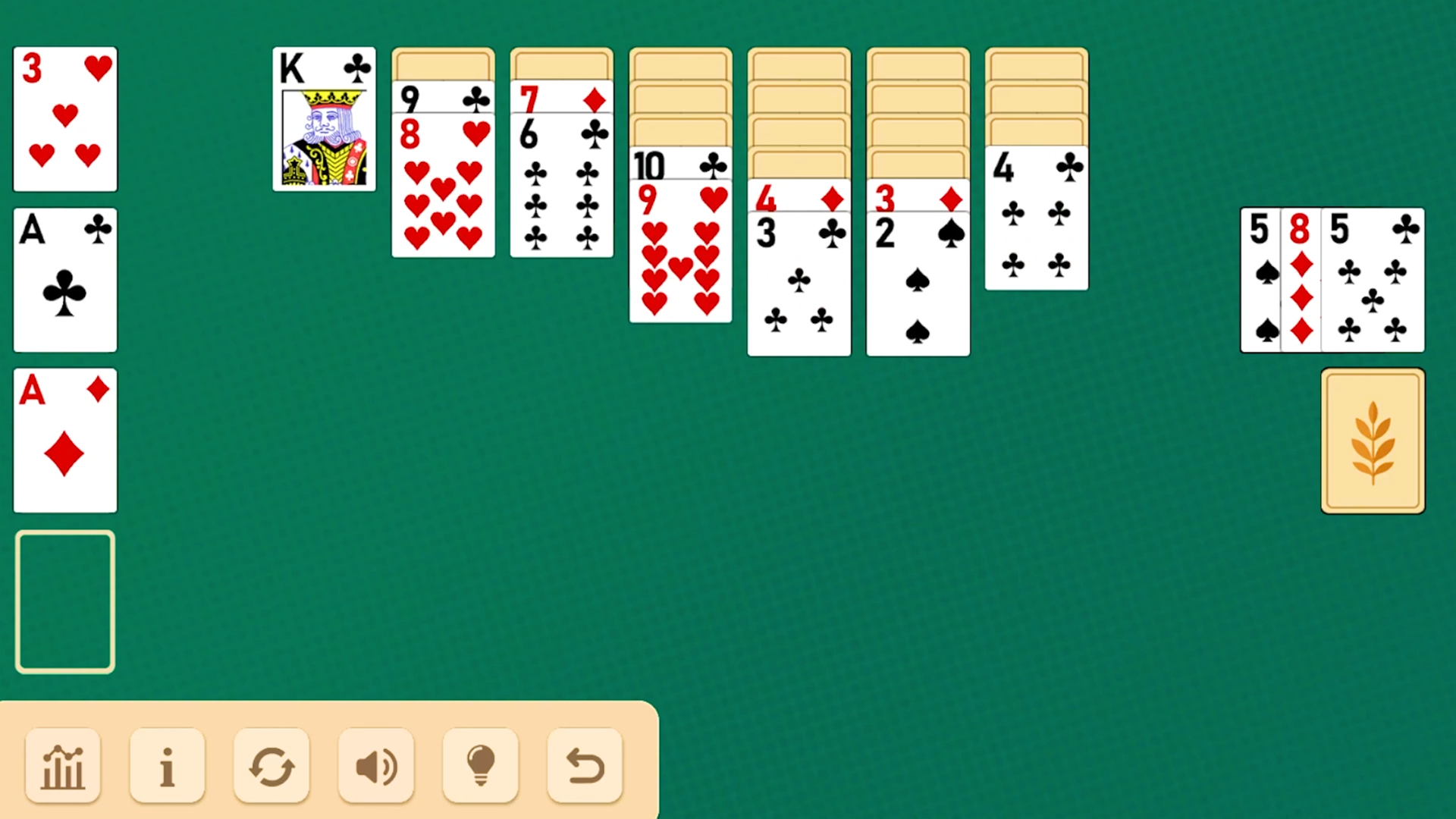
Task: Restart the current game
Action: 271,766
